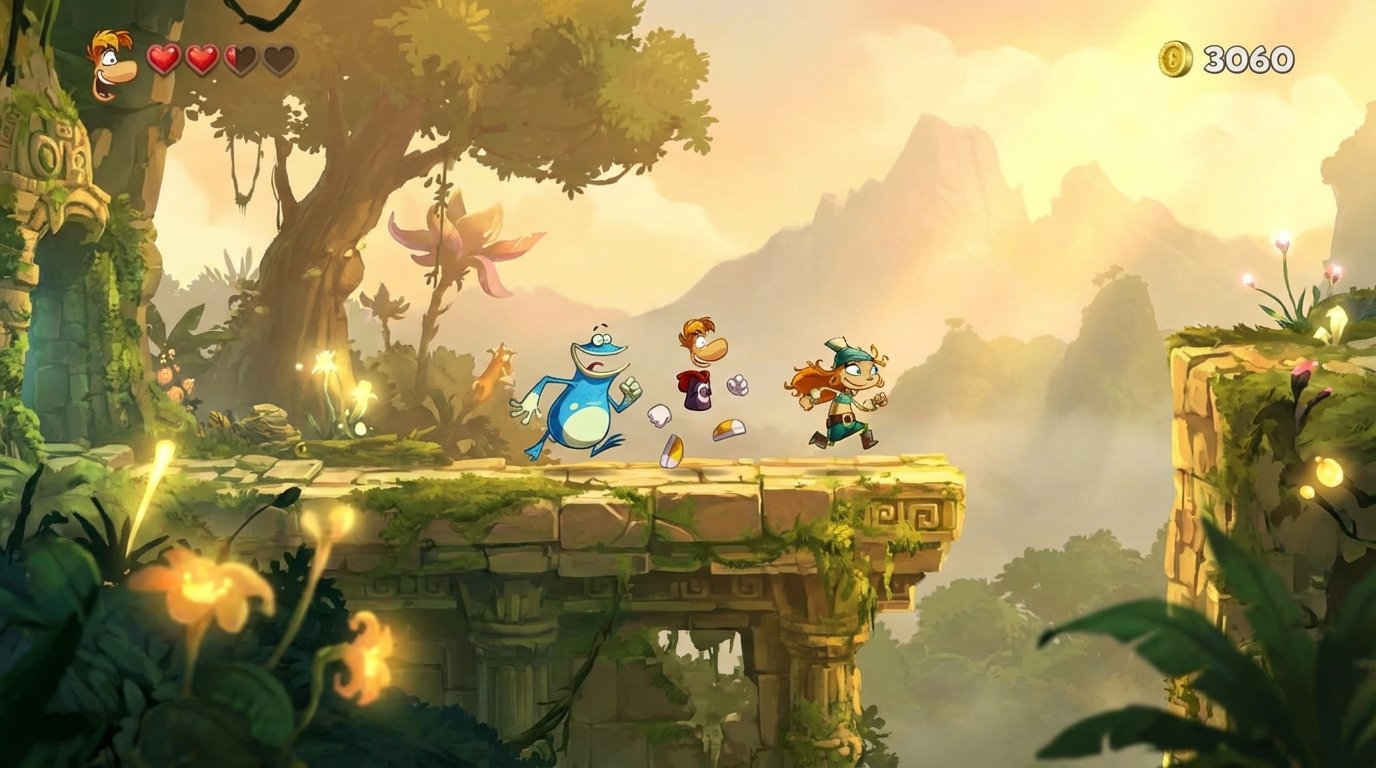This screenshot has height=768, width=1376.
Task: Click Rayman's portrait icon in the HUD
Action: point(113,62)
